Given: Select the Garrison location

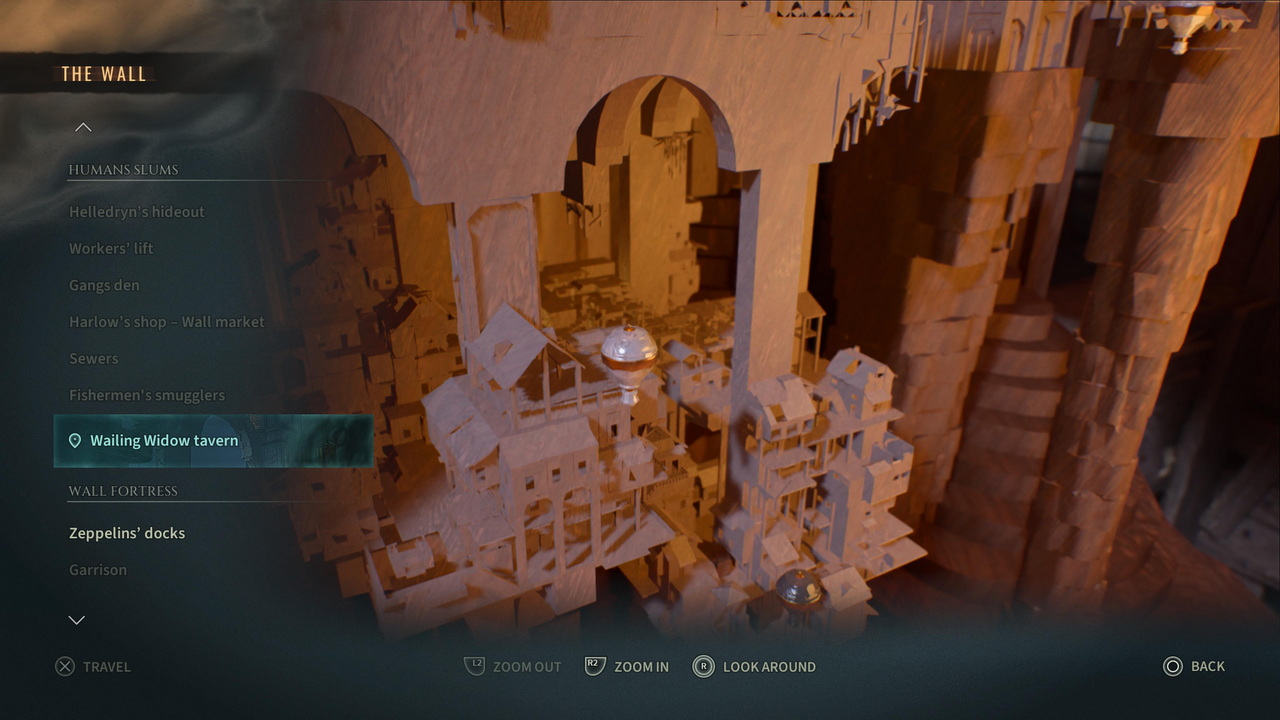Looking at the screenshot, I should point(98,570).
